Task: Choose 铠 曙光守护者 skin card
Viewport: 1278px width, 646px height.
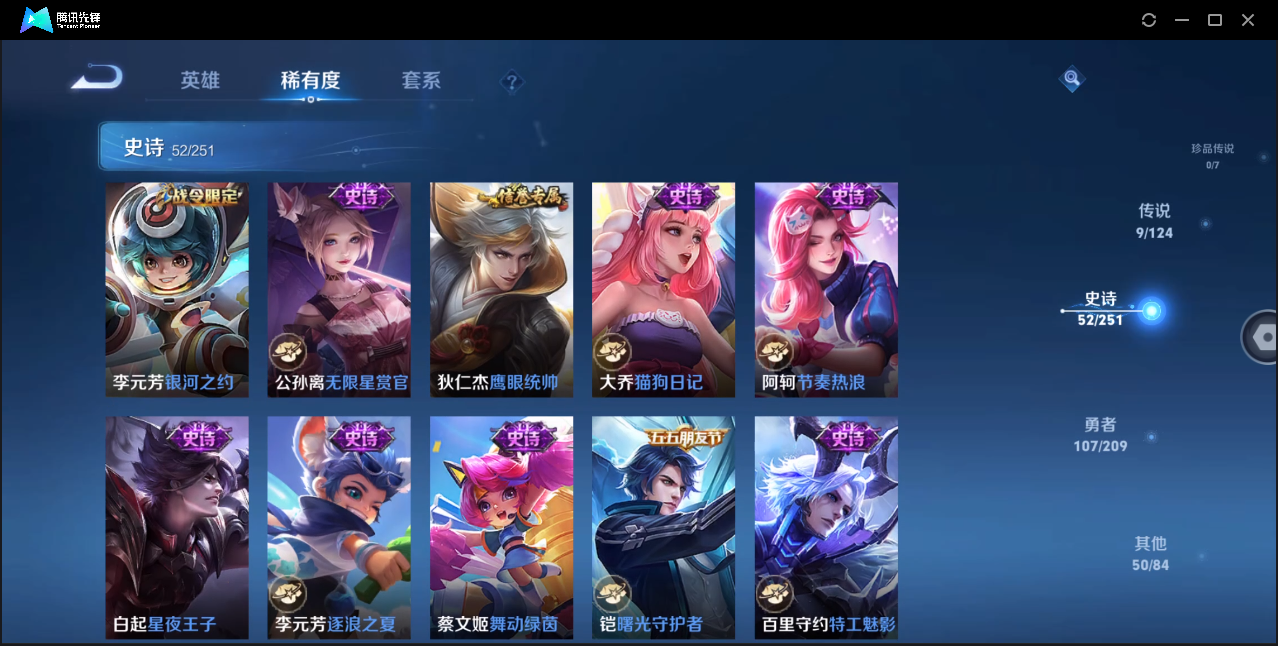Action: 664,527
